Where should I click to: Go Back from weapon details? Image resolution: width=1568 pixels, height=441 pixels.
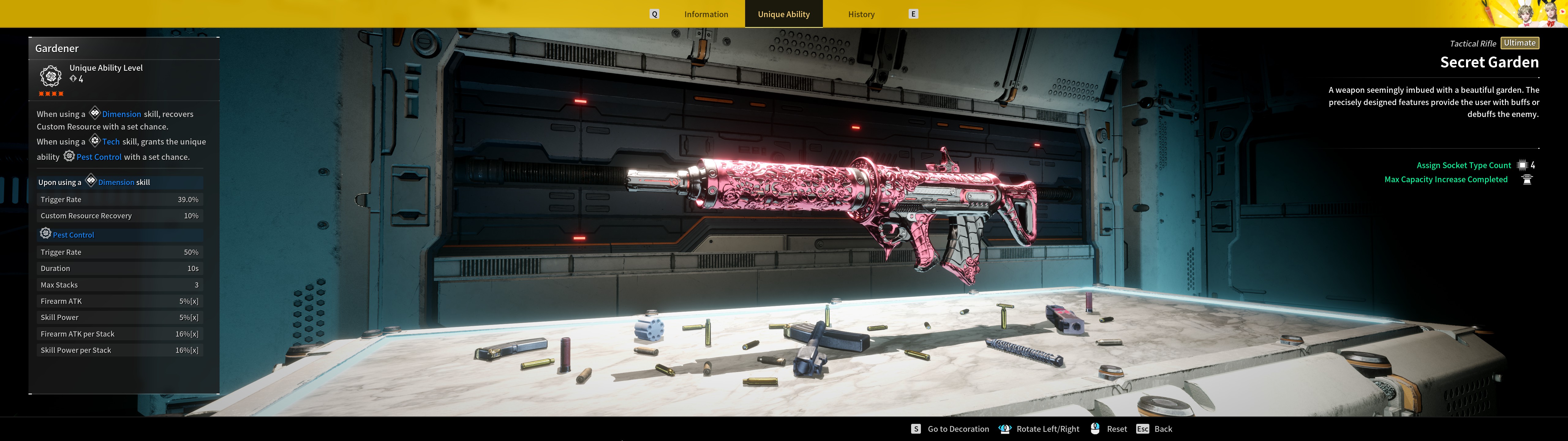coord(1163,429)
